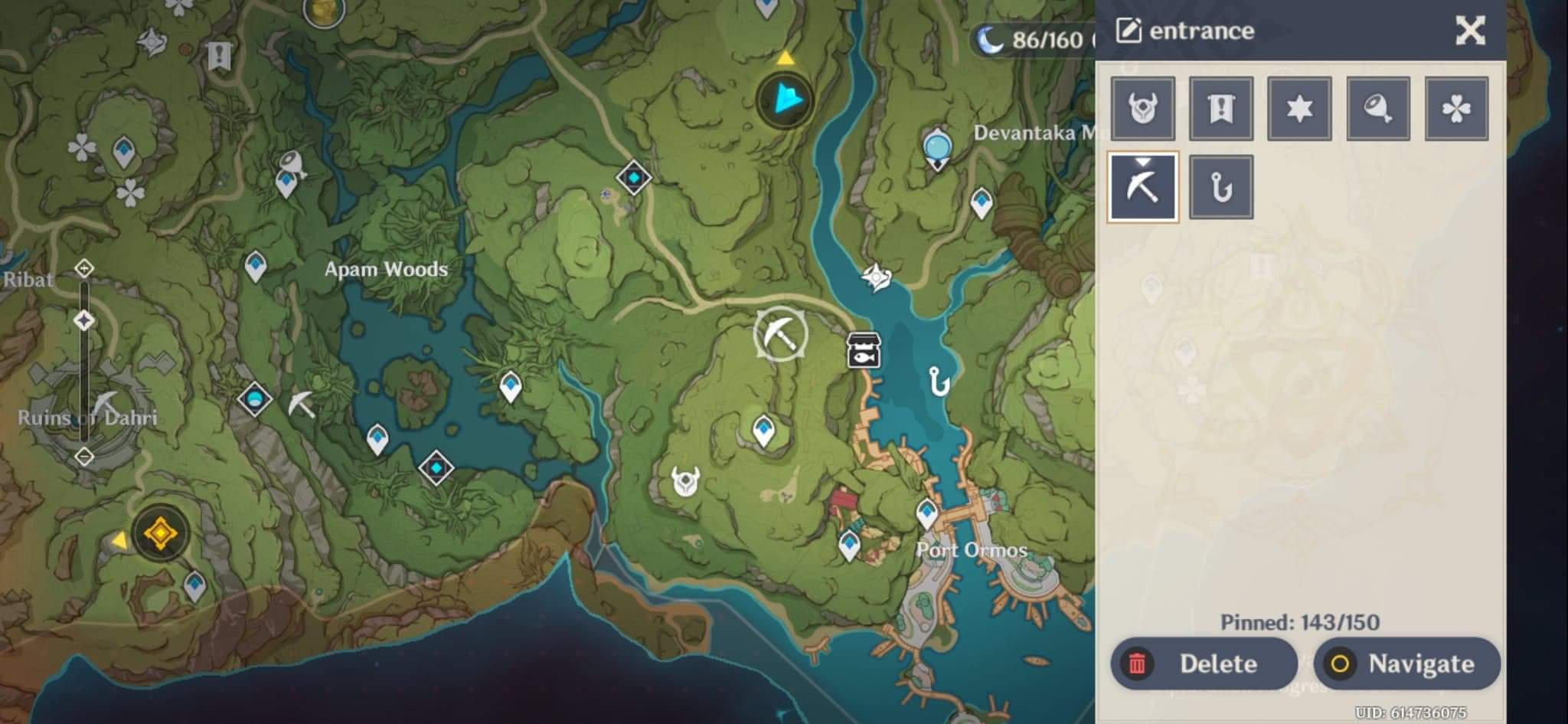Select the flag pin icon

coord(1220,107)
